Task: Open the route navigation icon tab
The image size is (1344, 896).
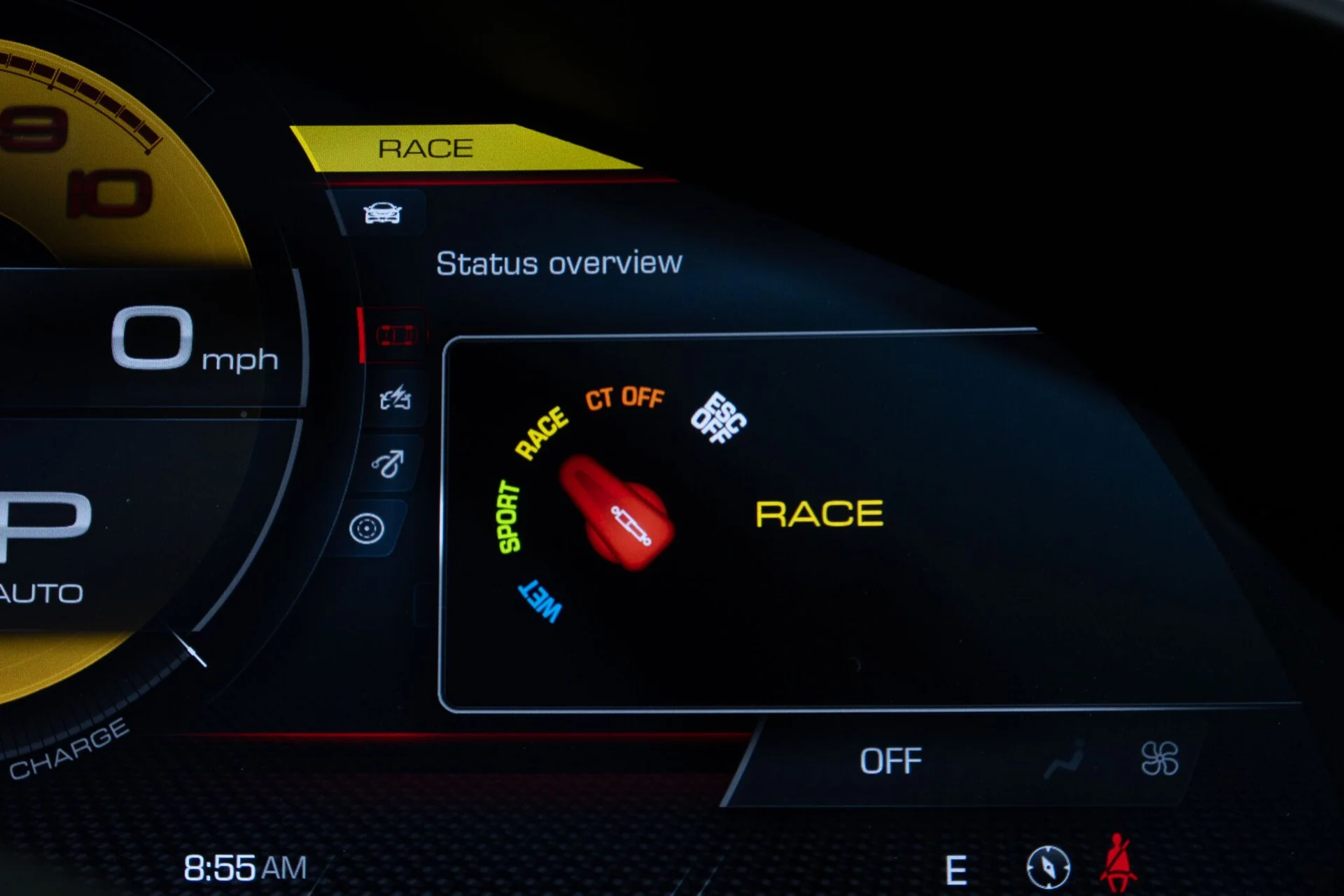Action: click(x=388, y=463)
